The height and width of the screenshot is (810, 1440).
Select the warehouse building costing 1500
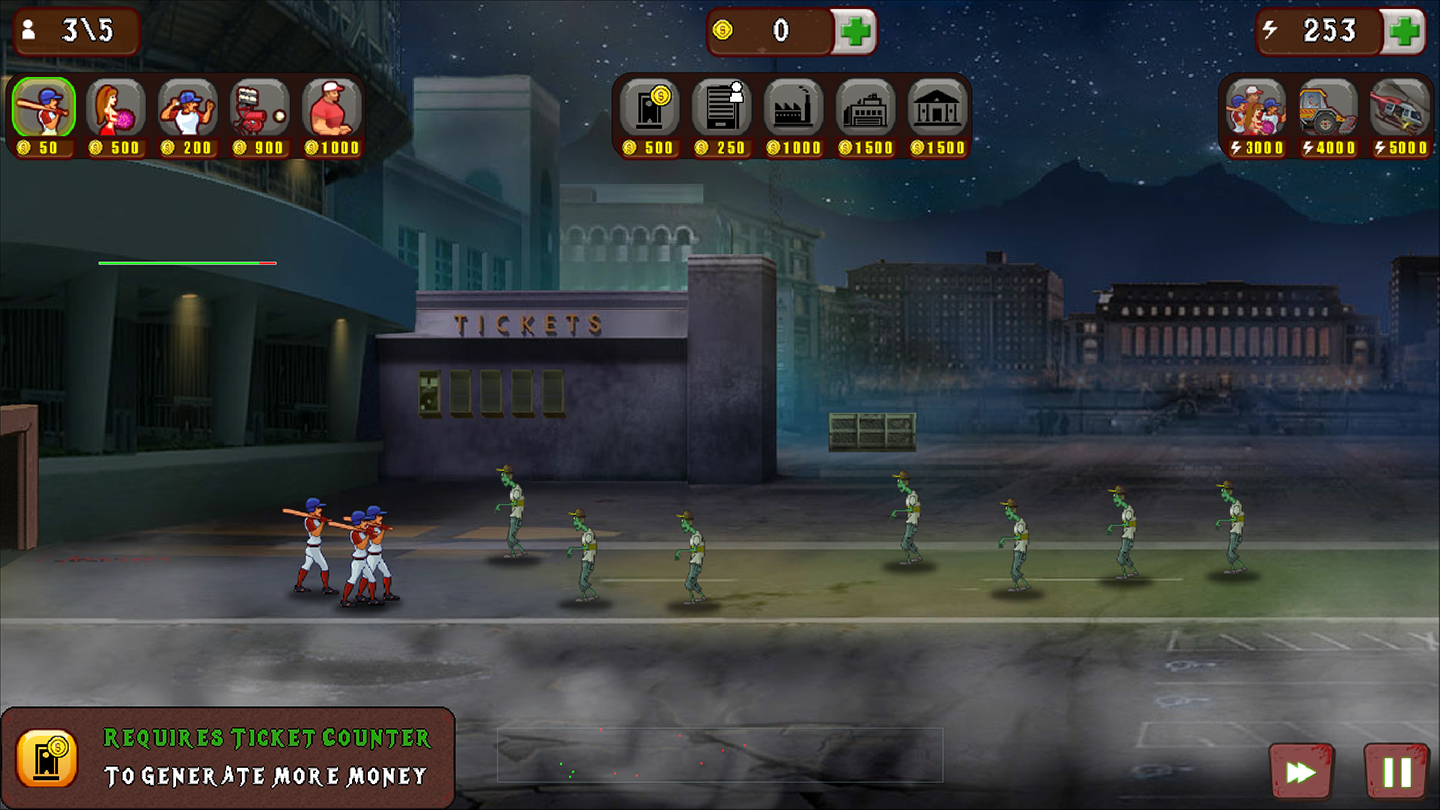[865, 108]
